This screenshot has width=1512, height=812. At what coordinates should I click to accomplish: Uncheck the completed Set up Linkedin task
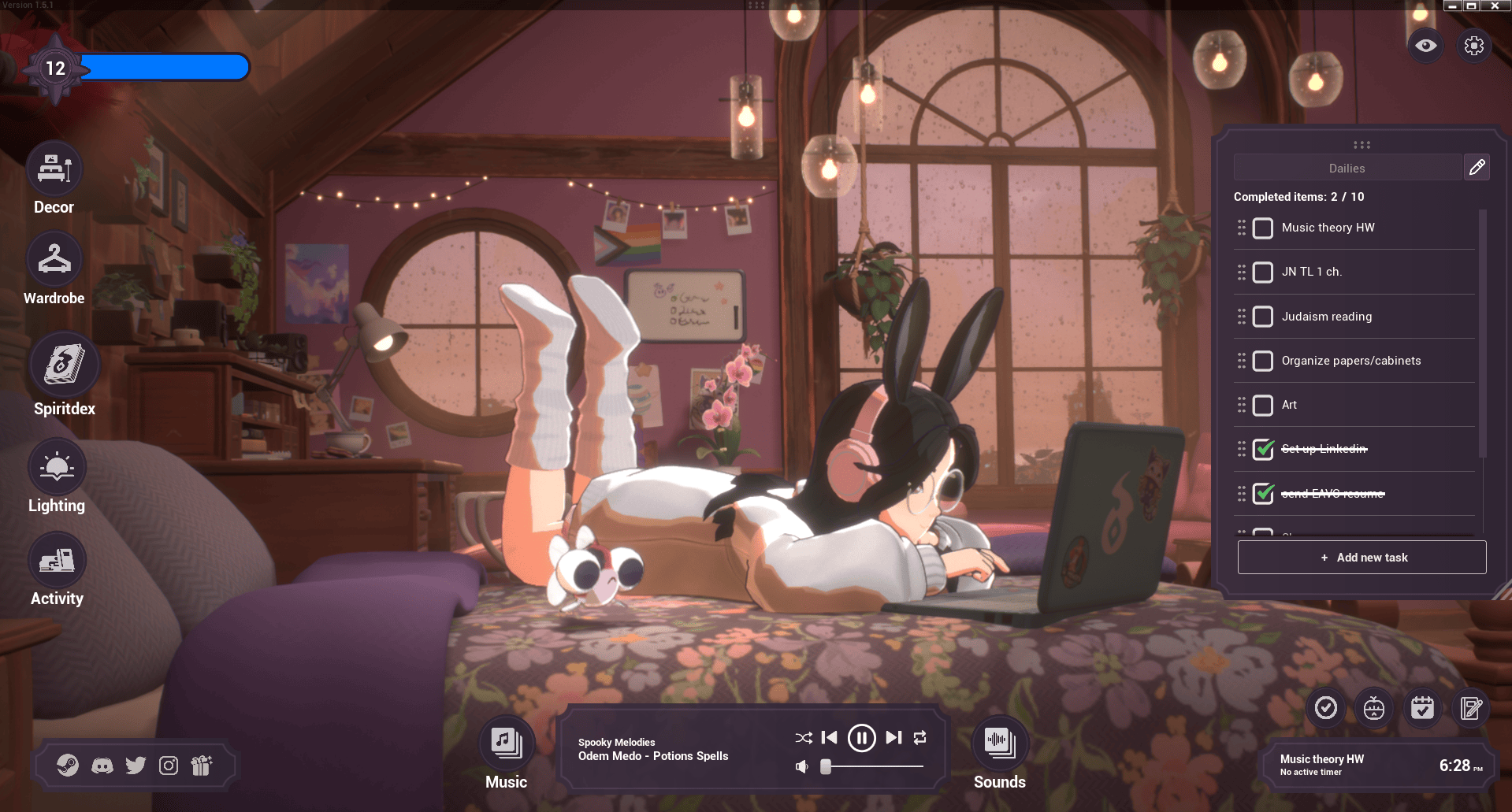(1263, 450)
